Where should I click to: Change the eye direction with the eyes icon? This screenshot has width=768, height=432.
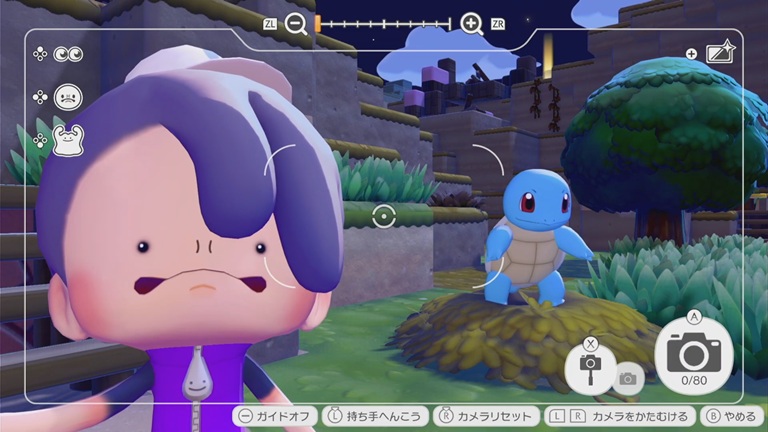[69, 54]
